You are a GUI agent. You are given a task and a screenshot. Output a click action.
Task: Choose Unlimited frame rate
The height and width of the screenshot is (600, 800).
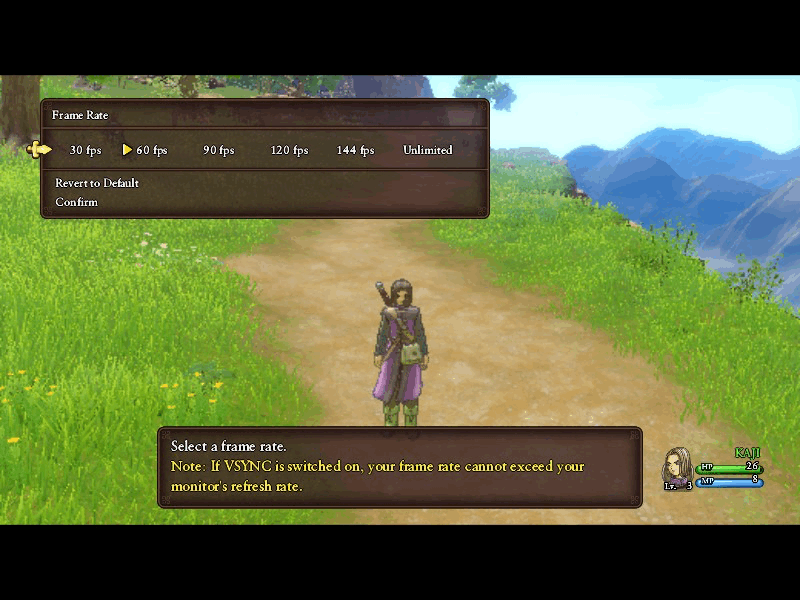click(x=428, y=150)
